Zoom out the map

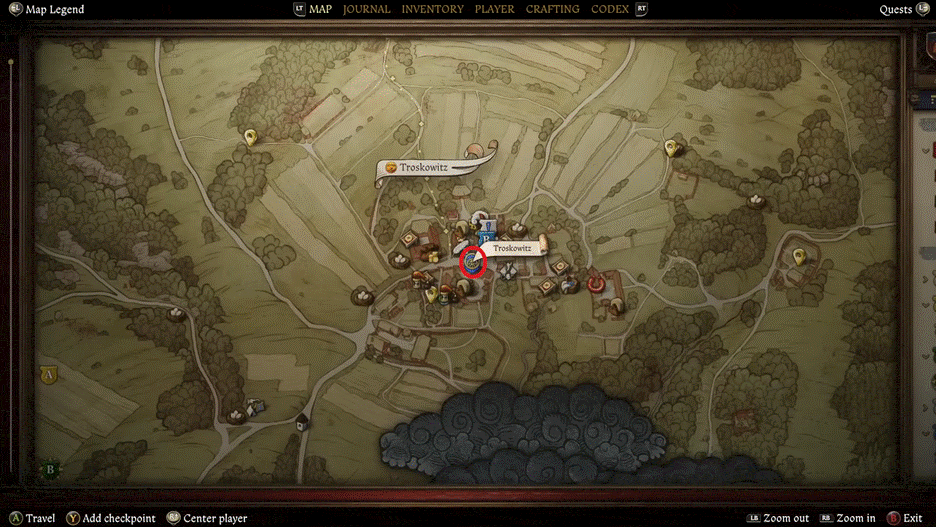pos(786,518)
